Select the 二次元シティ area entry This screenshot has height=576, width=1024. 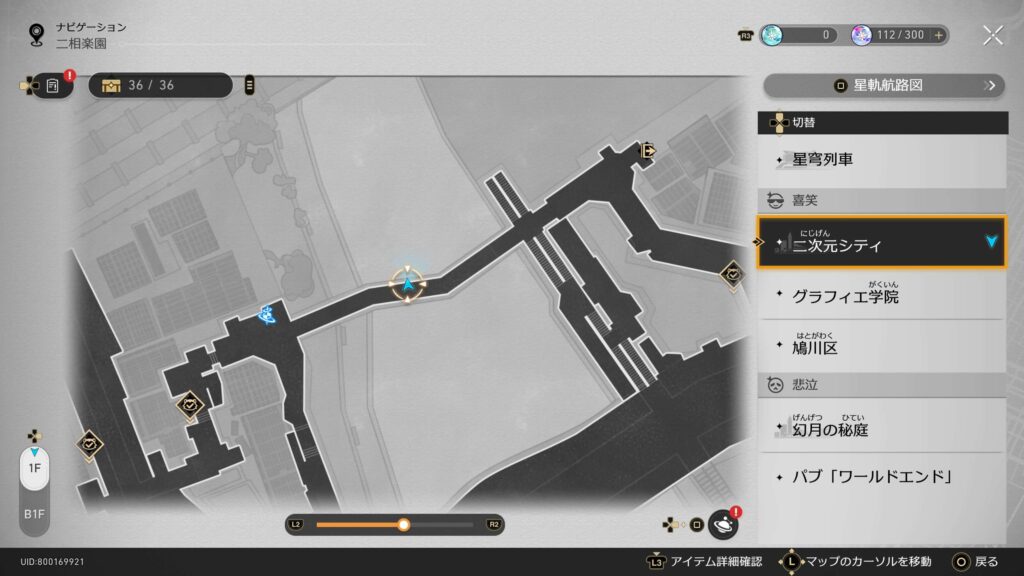pyautogui.click(x=881, y=244)
